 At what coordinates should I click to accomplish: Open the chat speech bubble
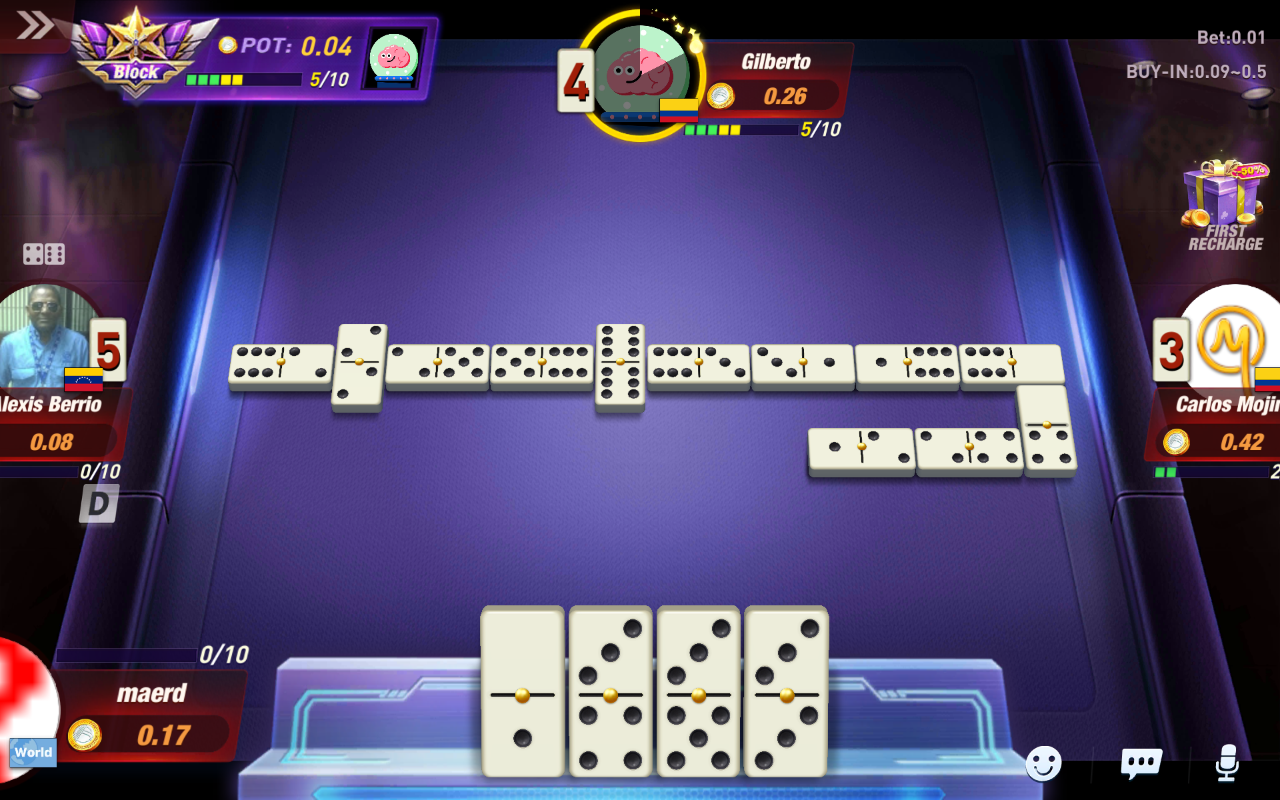[x=1140, y=764]
